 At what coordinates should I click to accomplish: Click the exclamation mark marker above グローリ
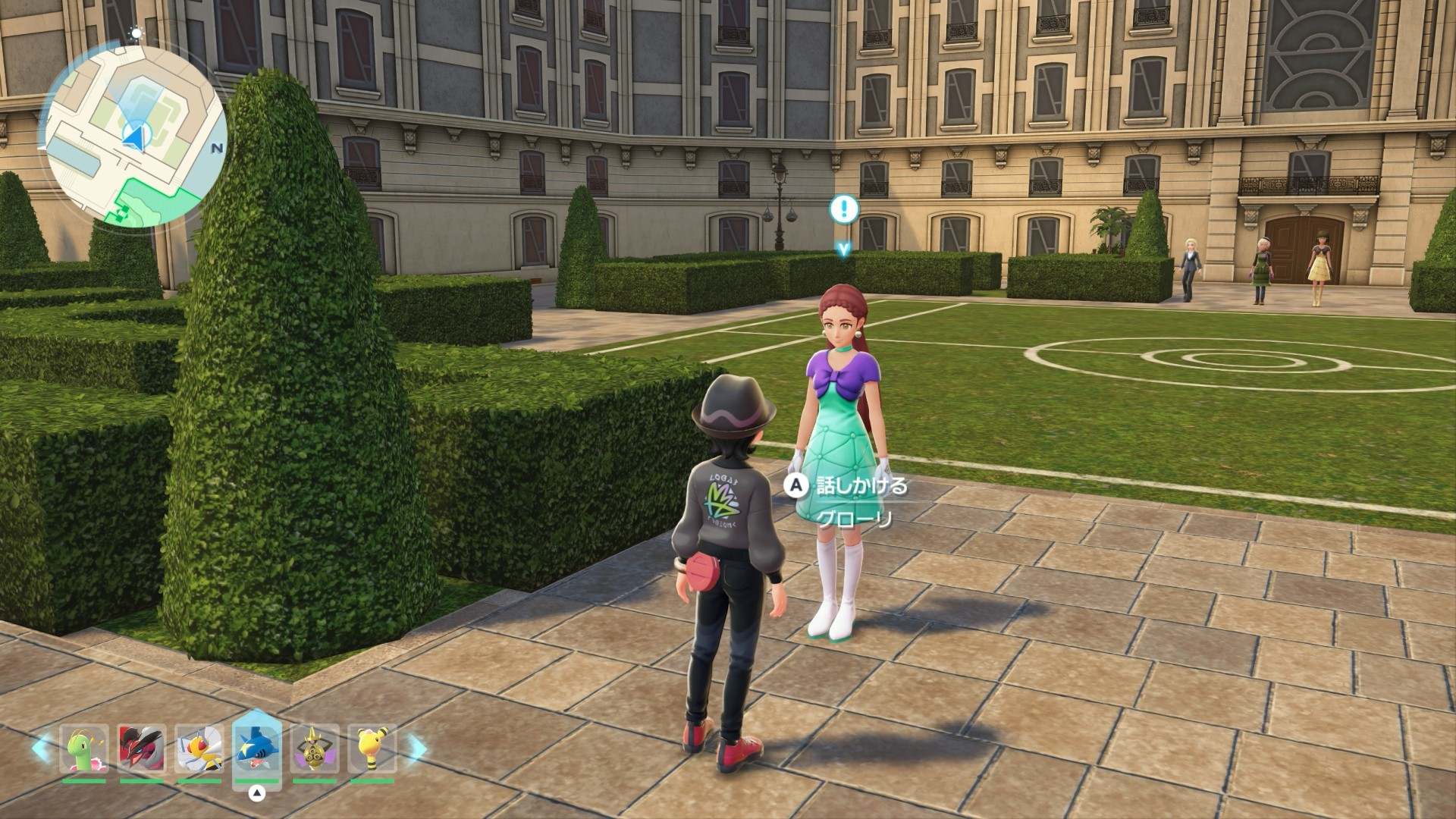[843, 209]
